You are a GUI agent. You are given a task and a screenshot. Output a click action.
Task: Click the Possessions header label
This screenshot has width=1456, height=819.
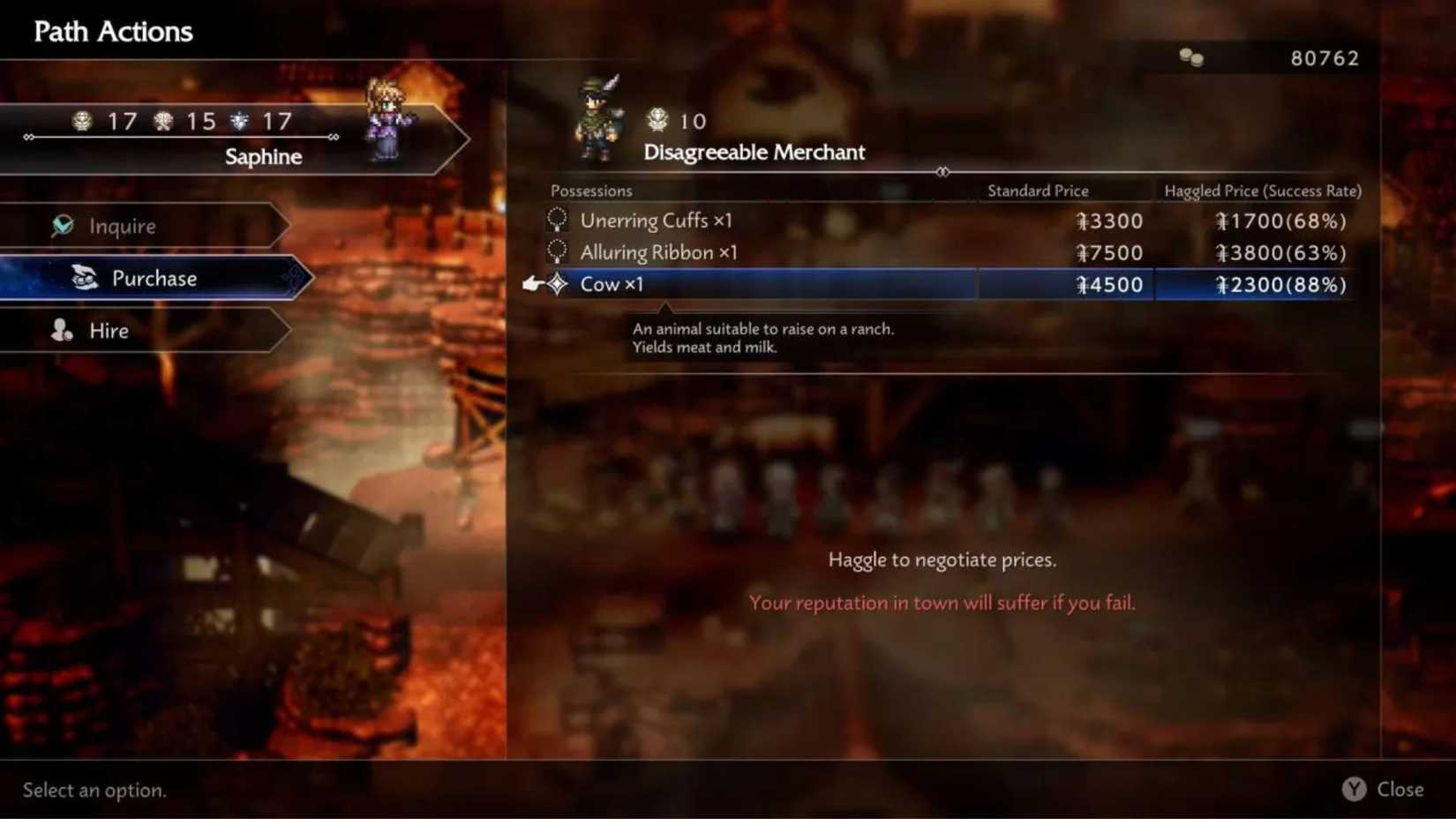(x=591, y=190)
